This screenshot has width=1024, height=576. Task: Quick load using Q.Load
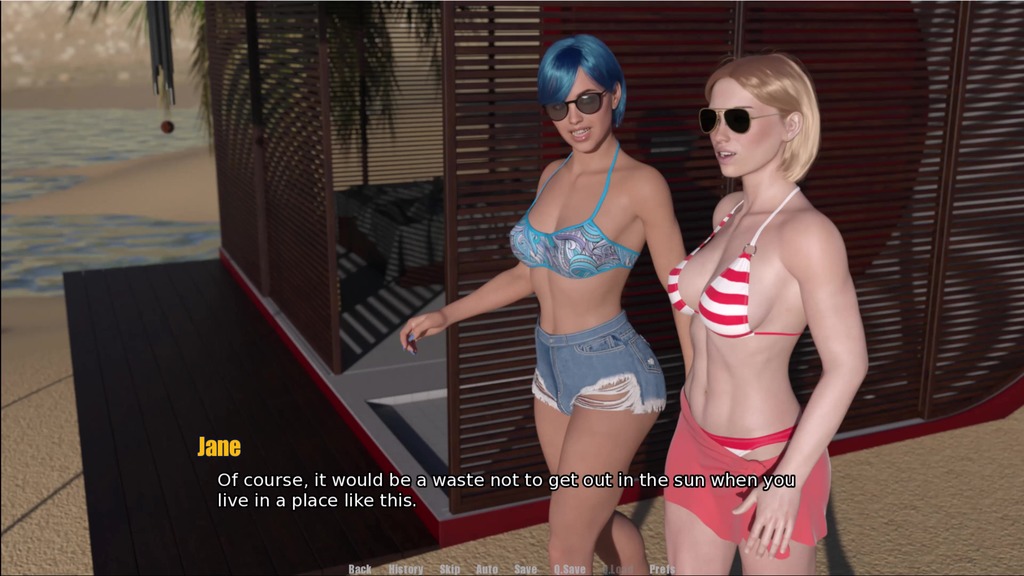[x=617, y=569]
